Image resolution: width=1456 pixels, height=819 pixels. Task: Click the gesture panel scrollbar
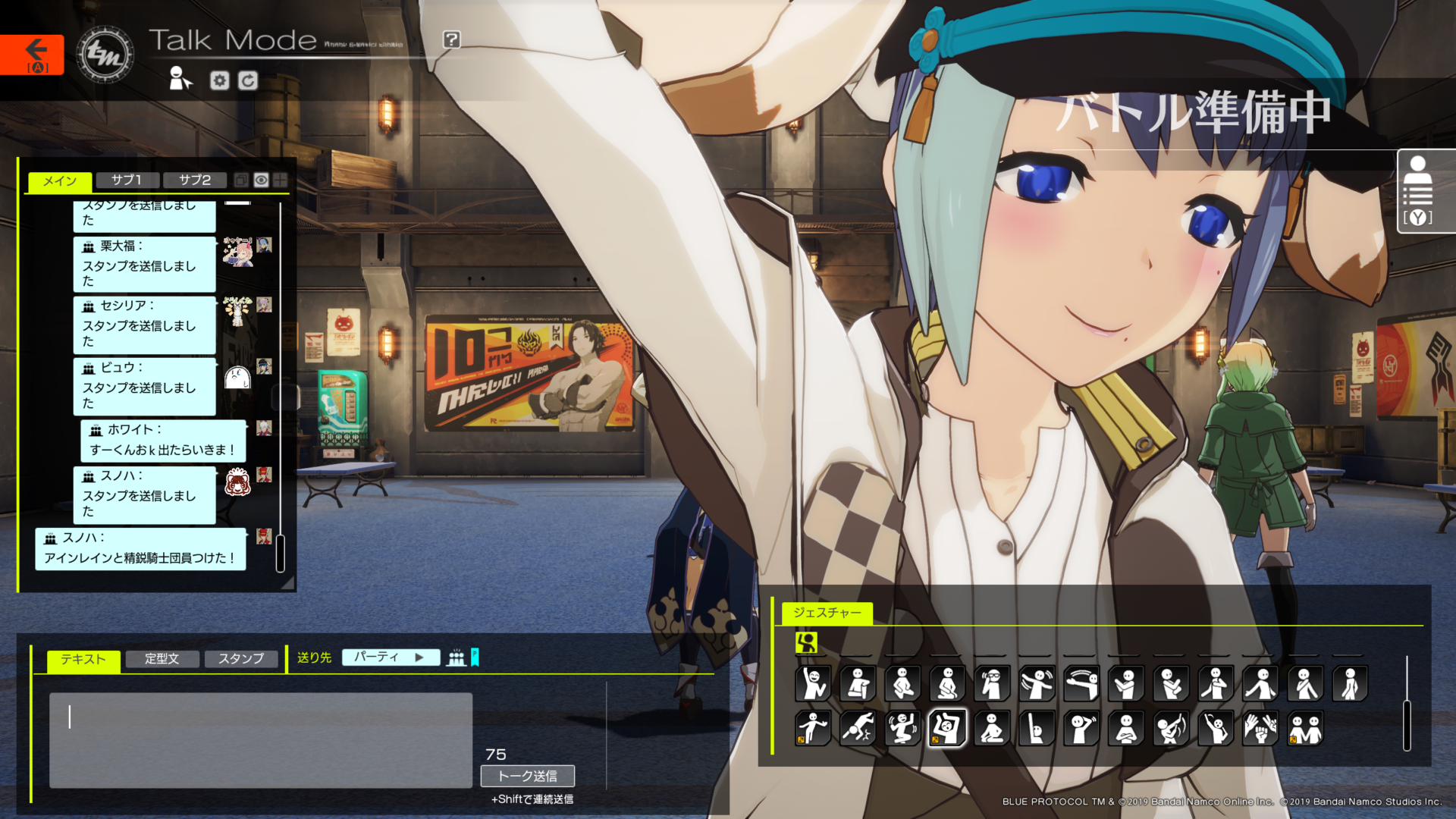coord(1407,724)
